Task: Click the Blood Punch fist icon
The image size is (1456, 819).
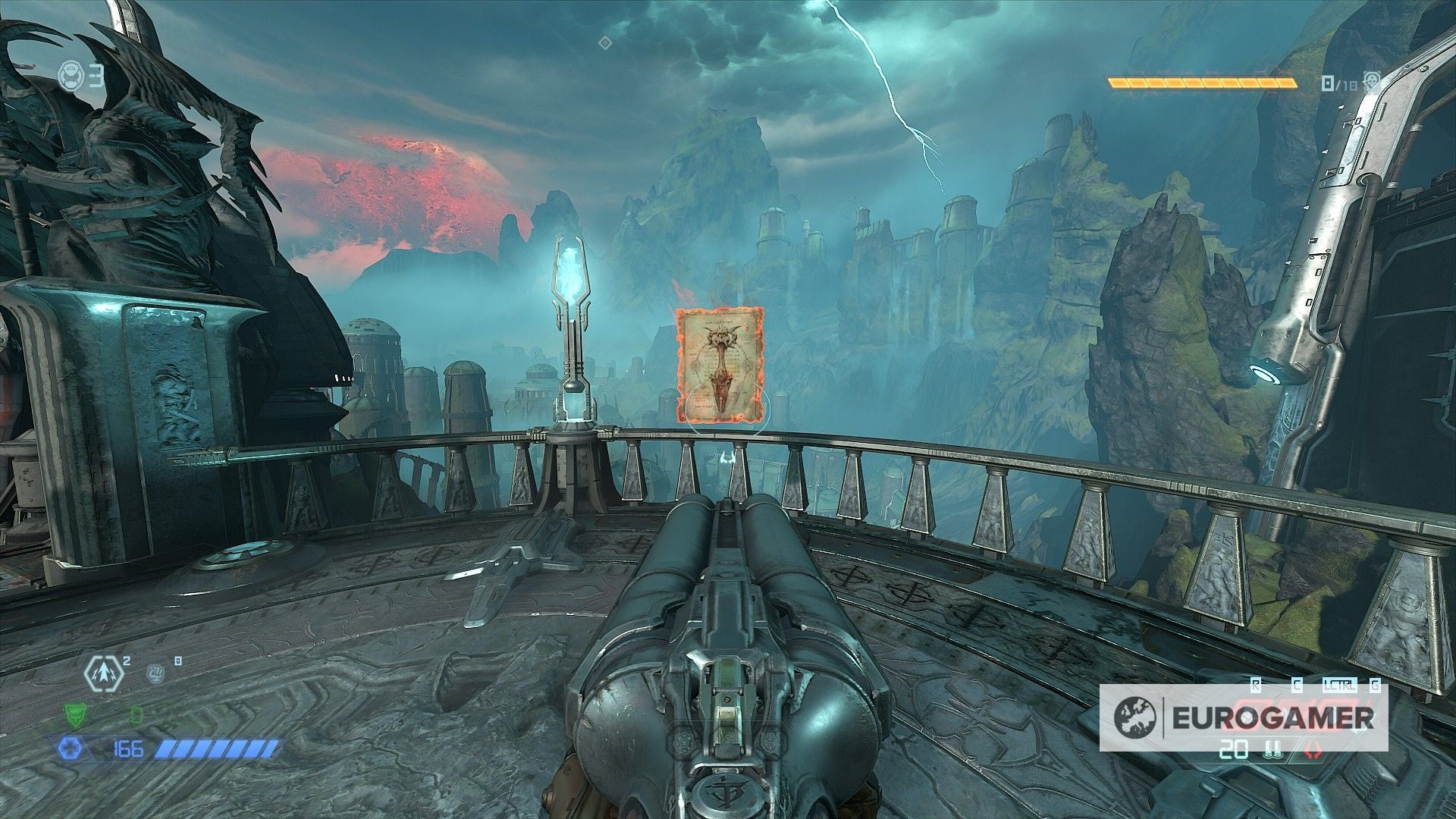Action: 155,674
